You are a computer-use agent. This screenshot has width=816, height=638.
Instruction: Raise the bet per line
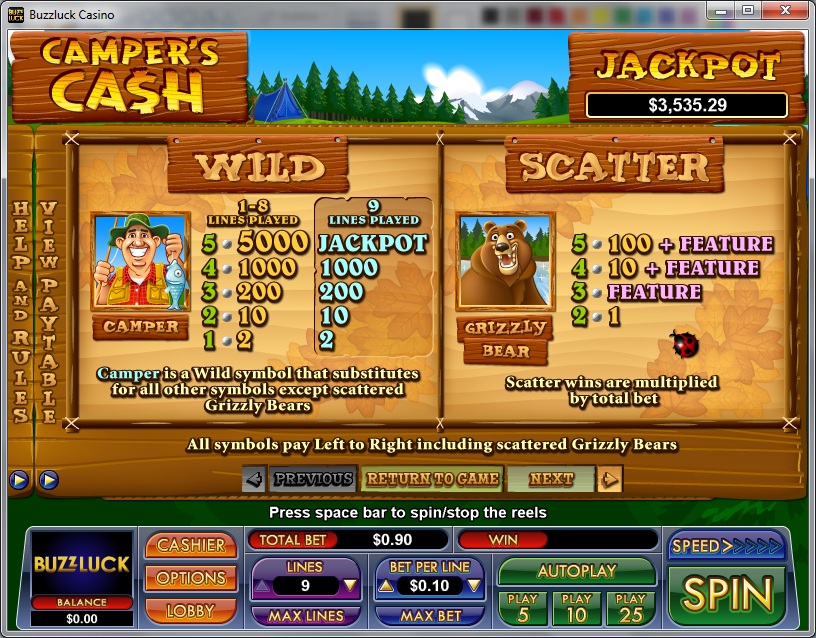pyautogui.click(x=385, y=586)
